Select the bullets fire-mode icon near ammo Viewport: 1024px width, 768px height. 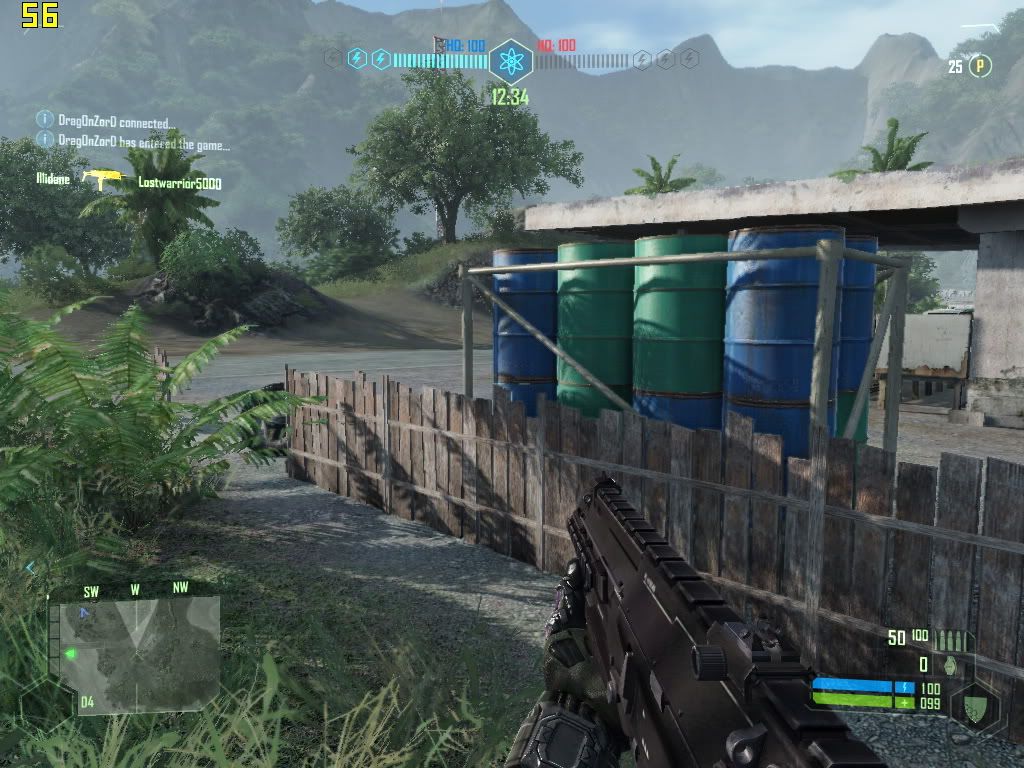pos(953,640)
